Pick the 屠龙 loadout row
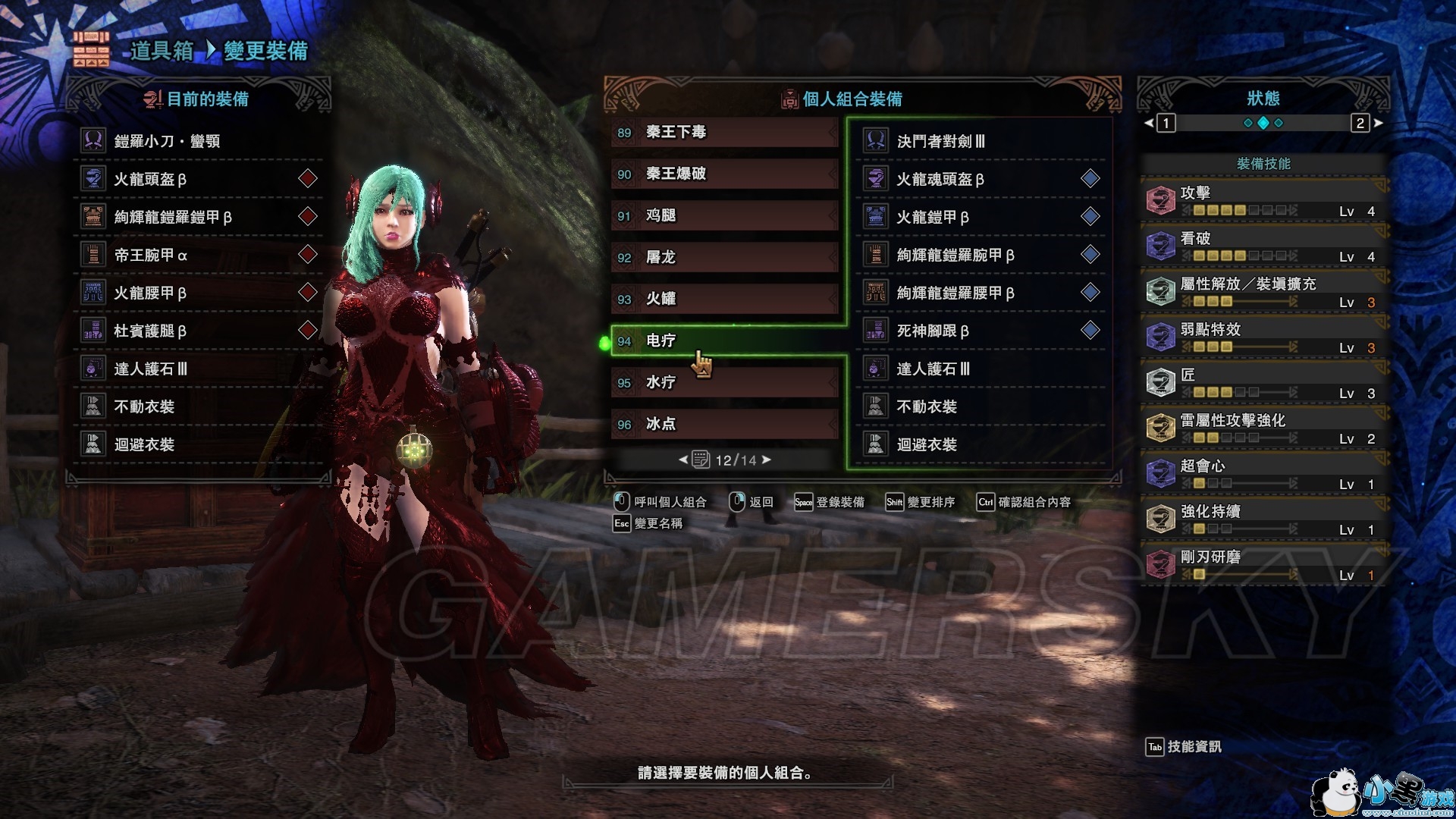Screen dimensions: 1456x819 point(724,258)
